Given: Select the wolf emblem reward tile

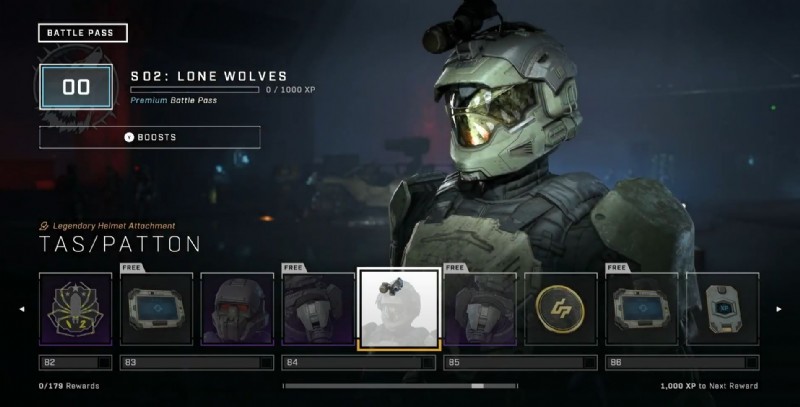Looking at the screenshot, I should [x=75, y=309].
